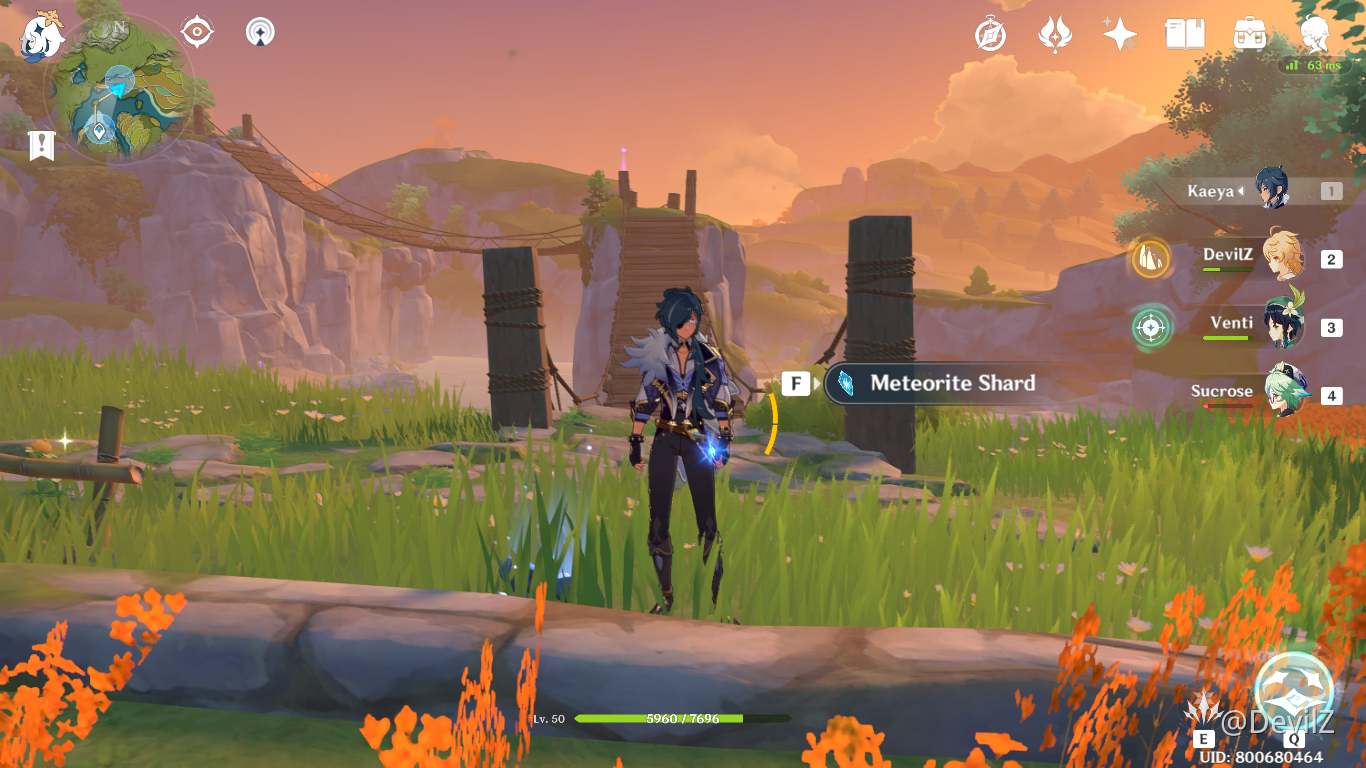
Task: Switch to party member DevilZ
Action: coord(1283,258)
